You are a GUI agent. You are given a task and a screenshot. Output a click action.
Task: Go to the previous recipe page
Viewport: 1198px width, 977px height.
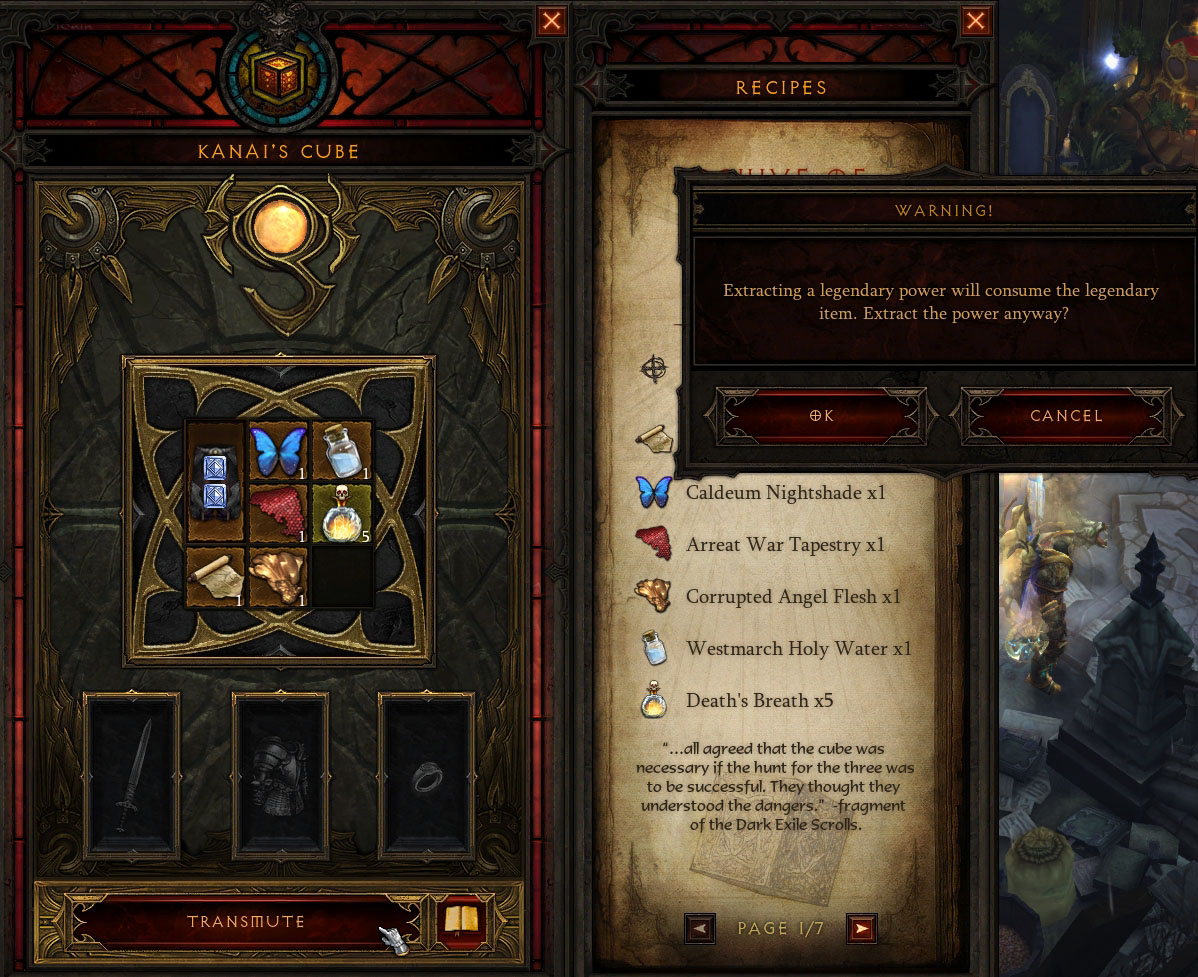tap(700, 929)
